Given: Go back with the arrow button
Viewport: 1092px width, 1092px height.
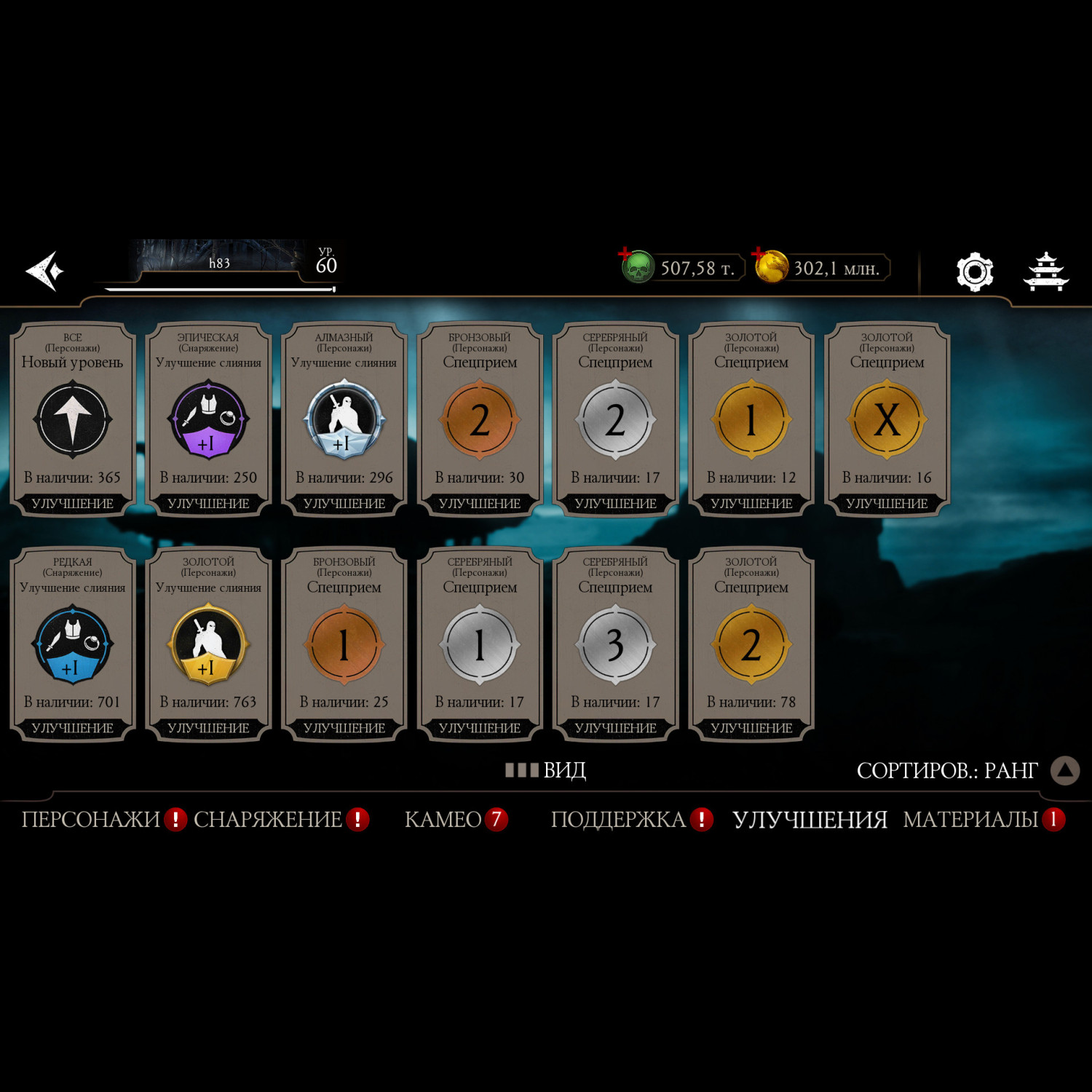Looking at the screenshot, I should [x=45, y=272].
